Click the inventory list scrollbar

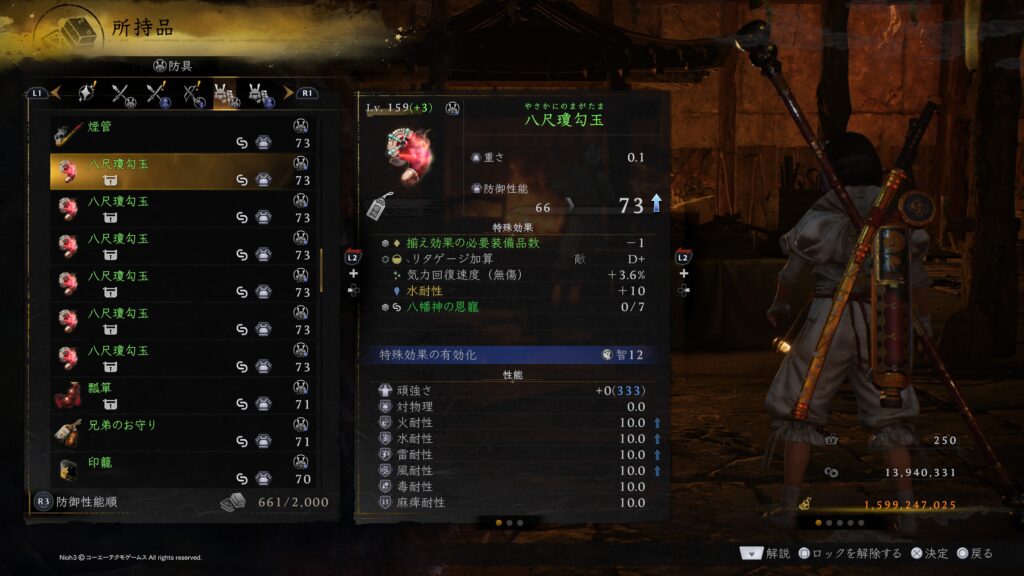click(x=322, y=270)
